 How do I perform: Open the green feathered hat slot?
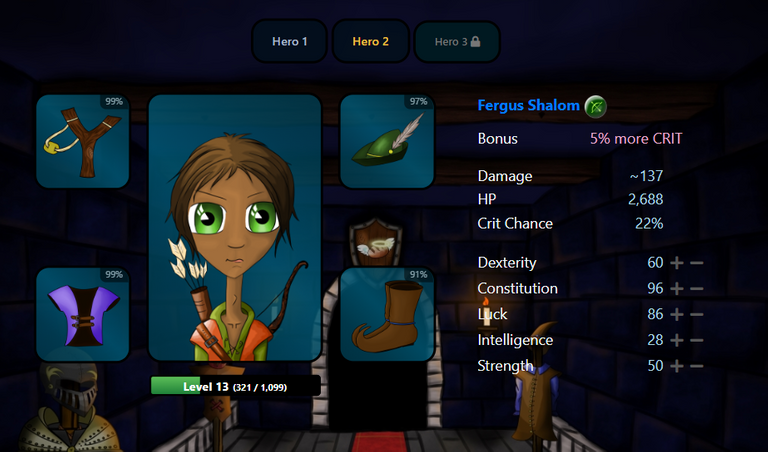click(387, 142)
